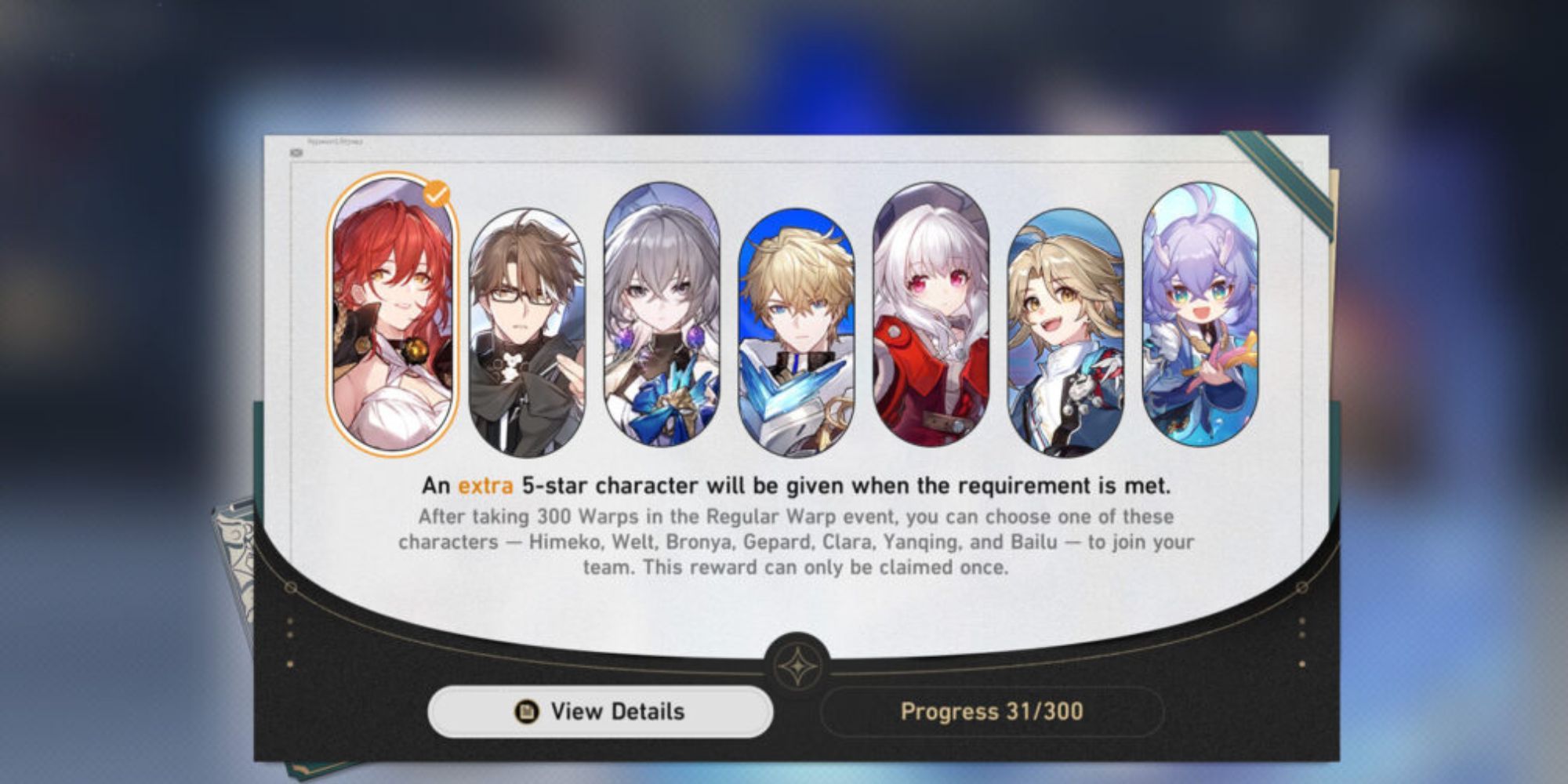
Task: Click the back arrow icon top-left
Action: click(x=296, y=151)
